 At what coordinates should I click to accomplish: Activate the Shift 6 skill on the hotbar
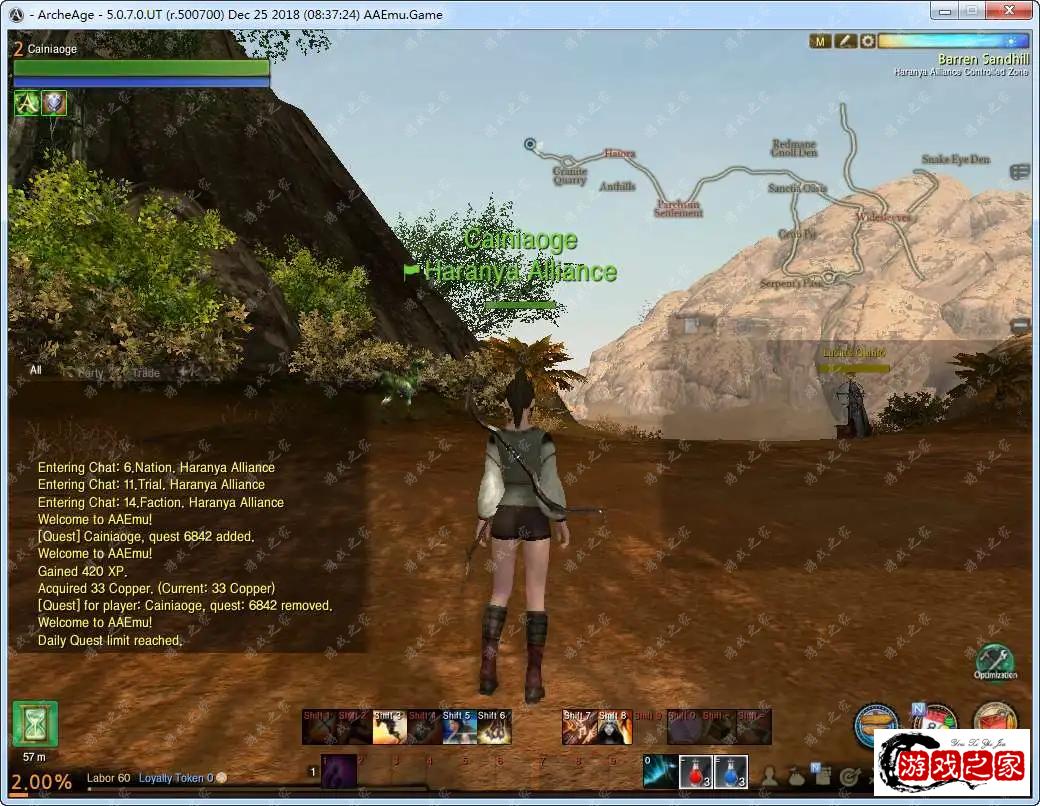(493, 727)
